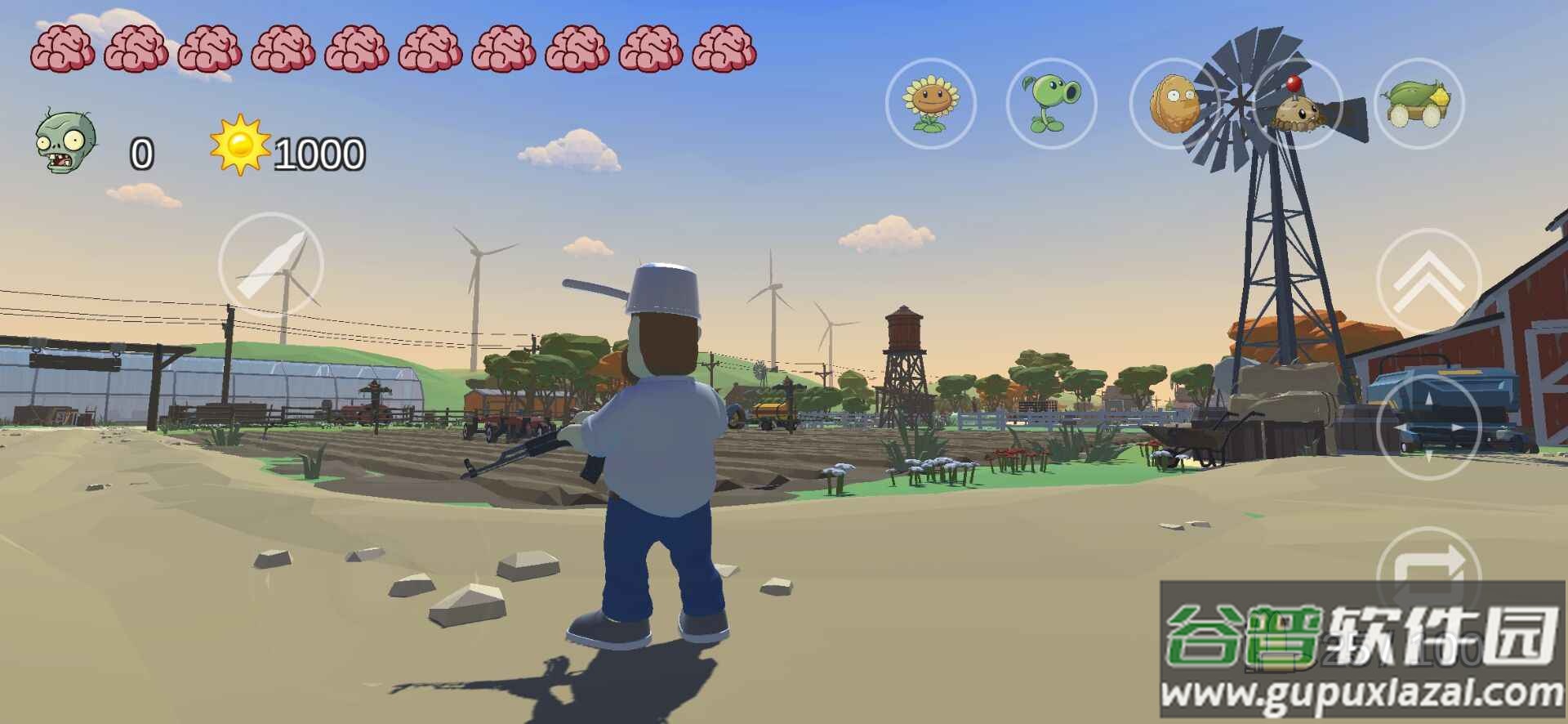
Task: Click the zombie head kill counter icon
Action: tap(64, 145)
